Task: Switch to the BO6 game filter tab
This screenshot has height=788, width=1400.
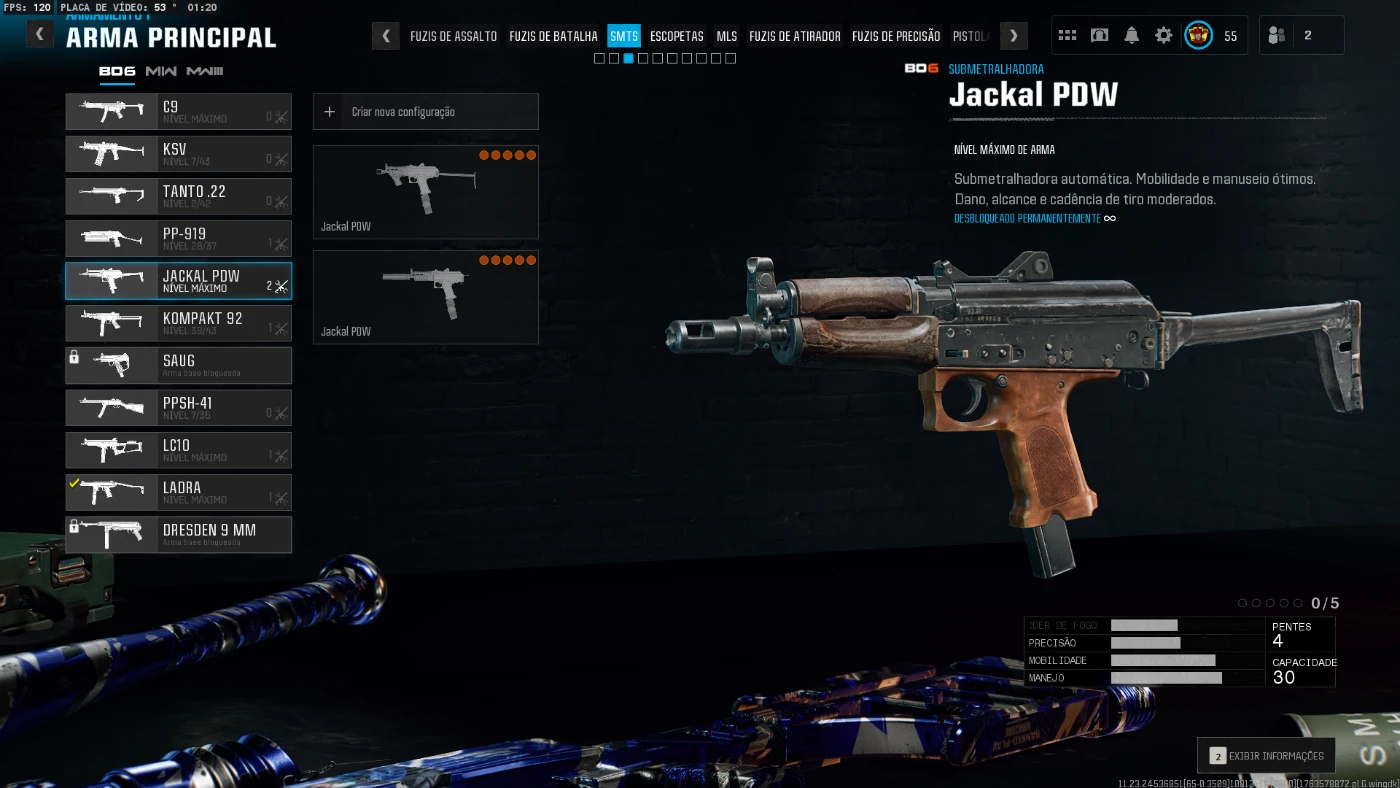Action: point(117,71)
